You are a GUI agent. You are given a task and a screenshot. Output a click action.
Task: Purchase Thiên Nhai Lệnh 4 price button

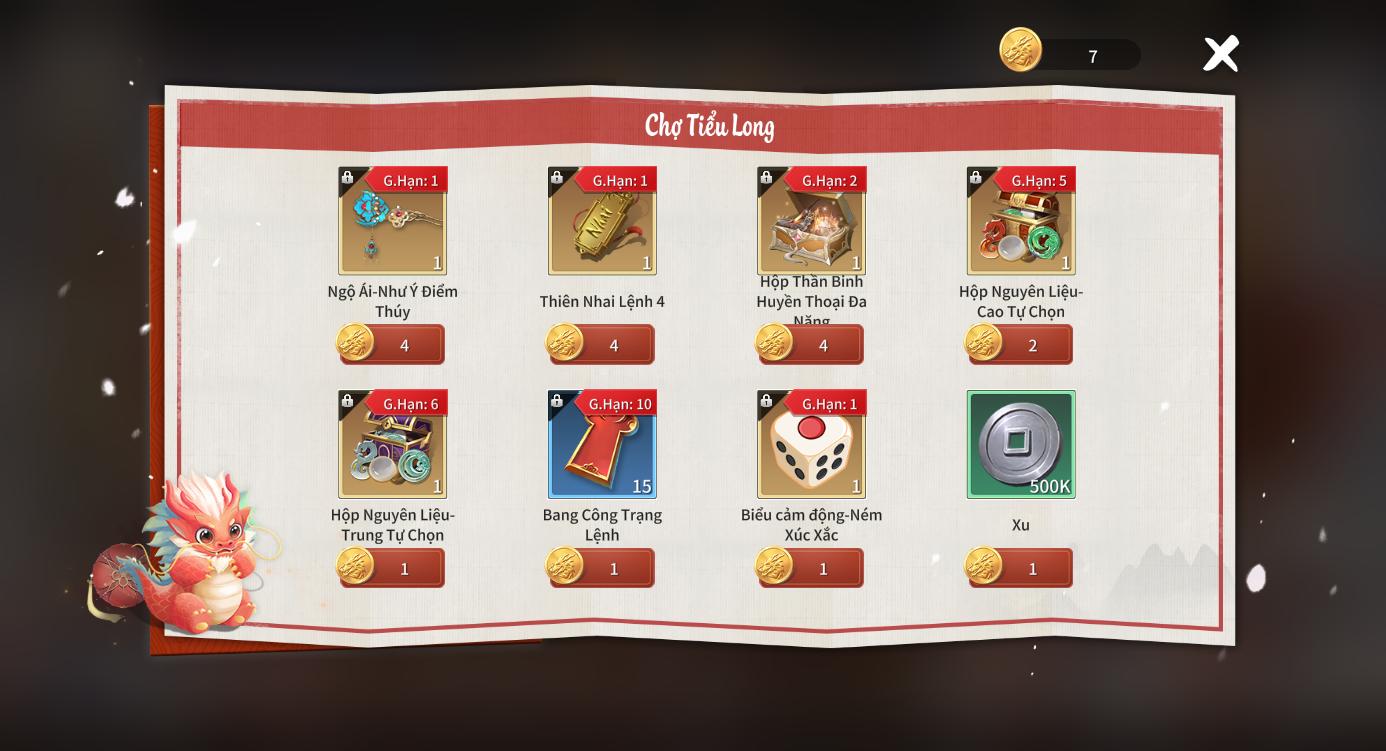click(x=603, y=345)
